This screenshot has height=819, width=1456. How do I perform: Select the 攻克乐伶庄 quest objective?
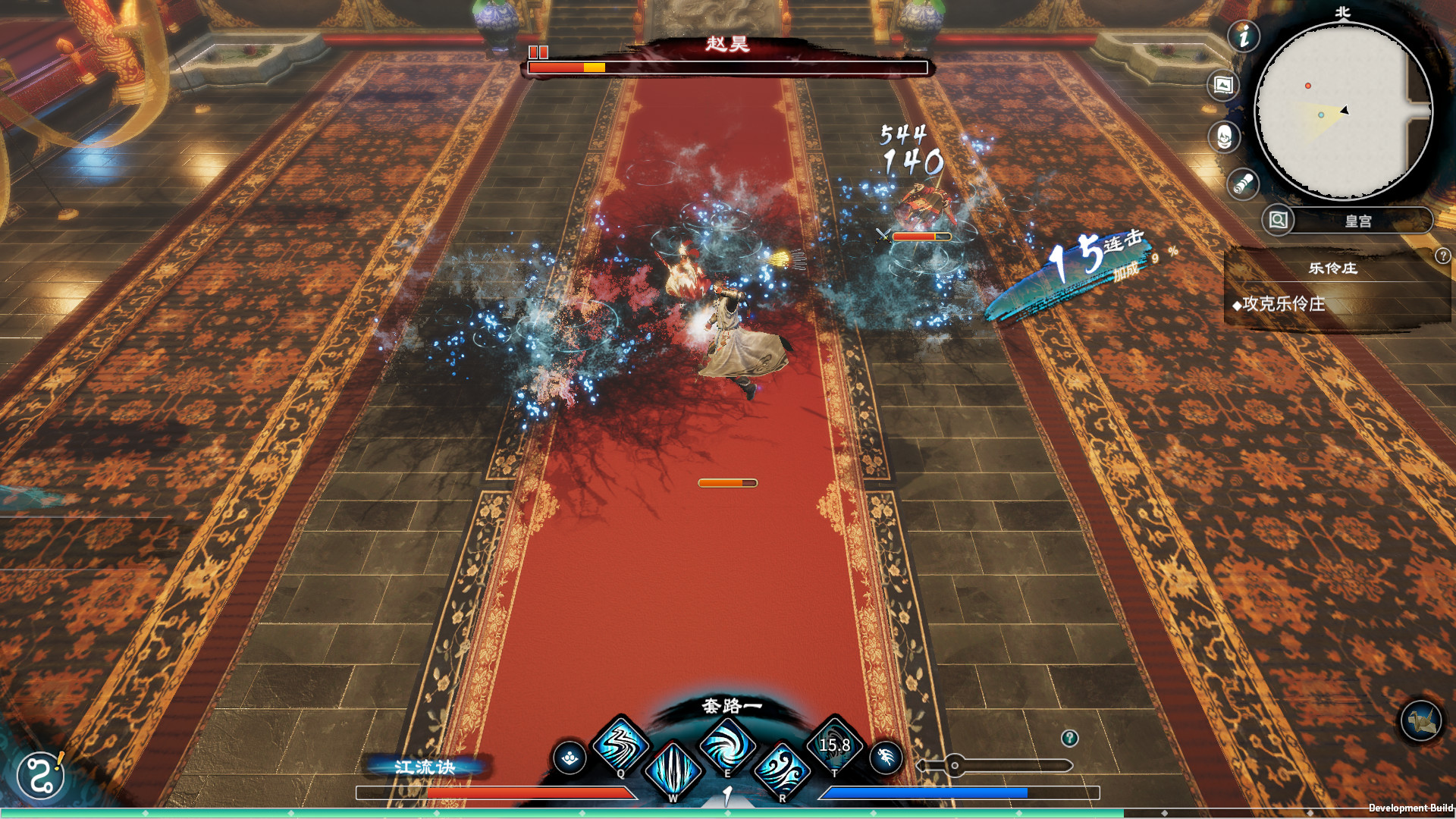[1283, 304]
